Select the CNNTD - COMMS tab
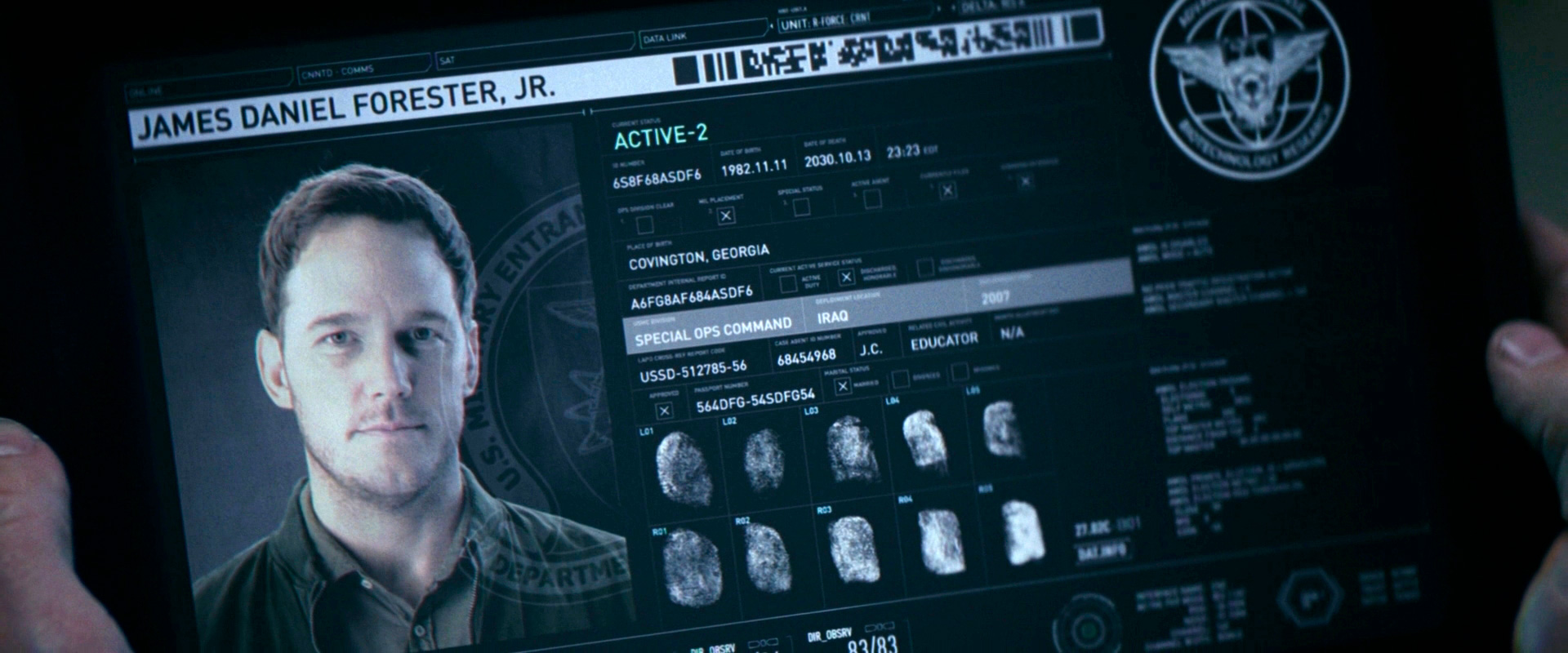The image size is (1568, 653). click(x=363, y=71)
